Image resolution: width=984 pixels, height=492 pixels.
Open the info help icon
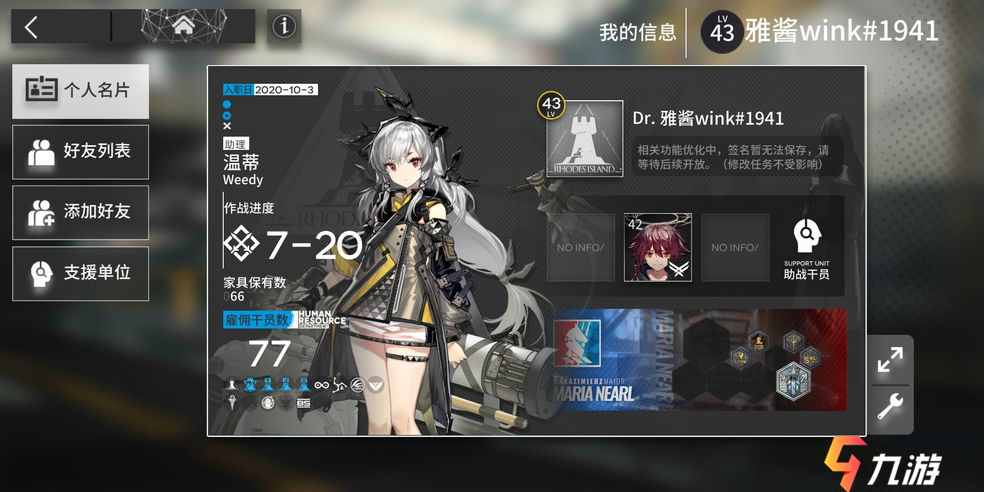(285, 27)
